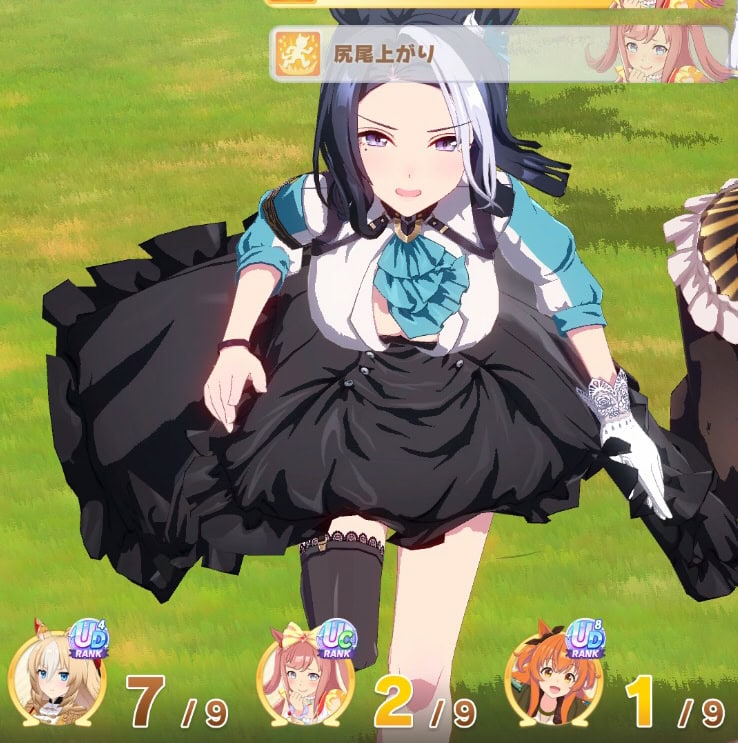Select the orange-haired racer portrait in 1st place
This screenshot has width=738, height=743.
coord(552,682)
